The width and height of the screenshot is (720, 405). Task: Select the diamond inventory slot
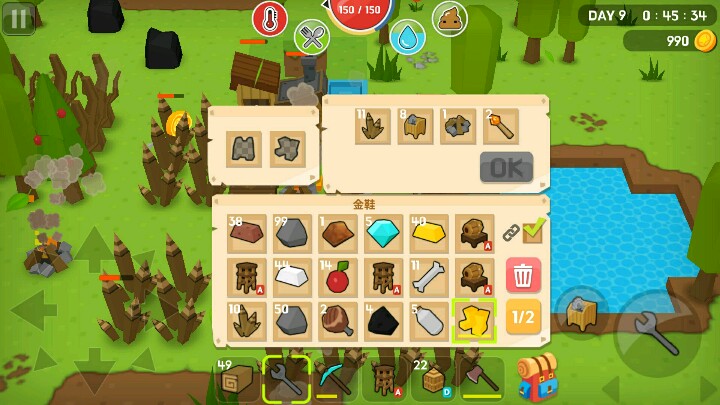[x=383, y=233]
